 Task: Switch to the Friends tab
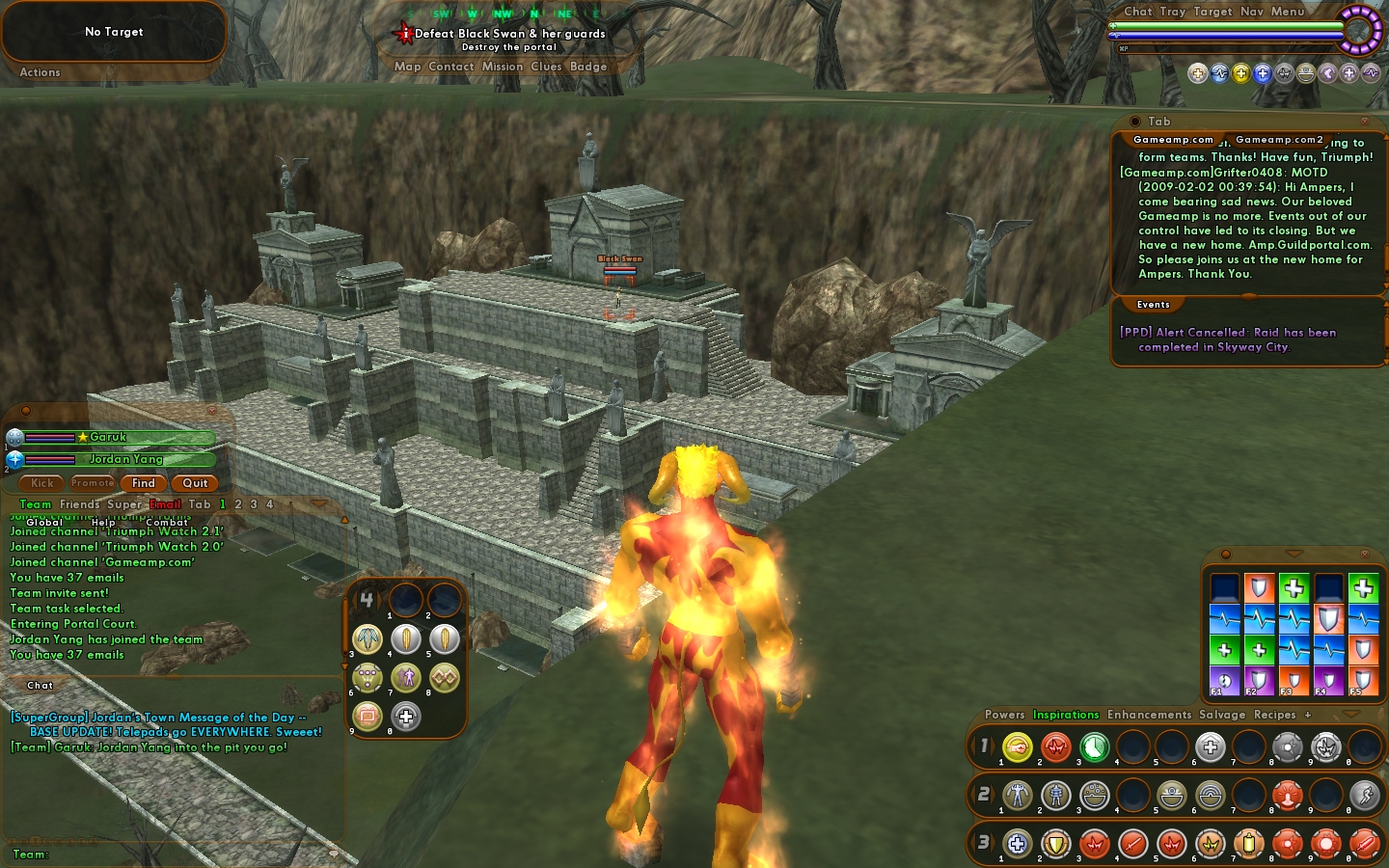click(x=79, y=504)
